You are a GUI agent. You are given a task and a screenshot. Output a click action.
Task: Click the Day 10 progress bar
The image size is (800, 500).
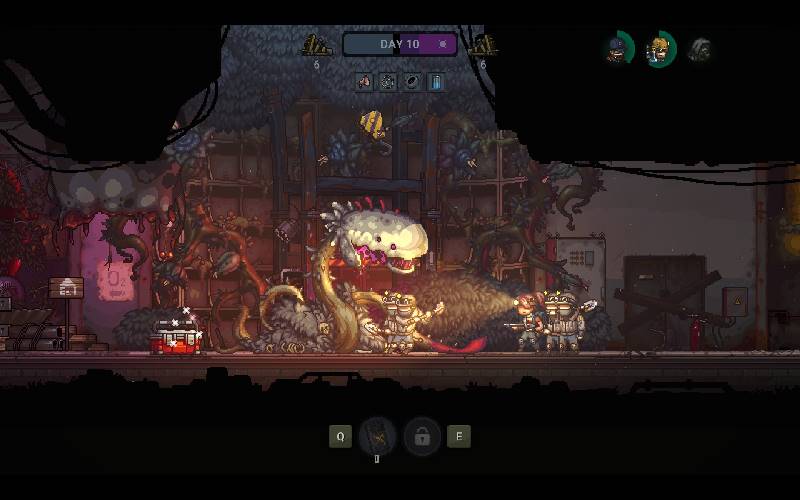[400, 44]
